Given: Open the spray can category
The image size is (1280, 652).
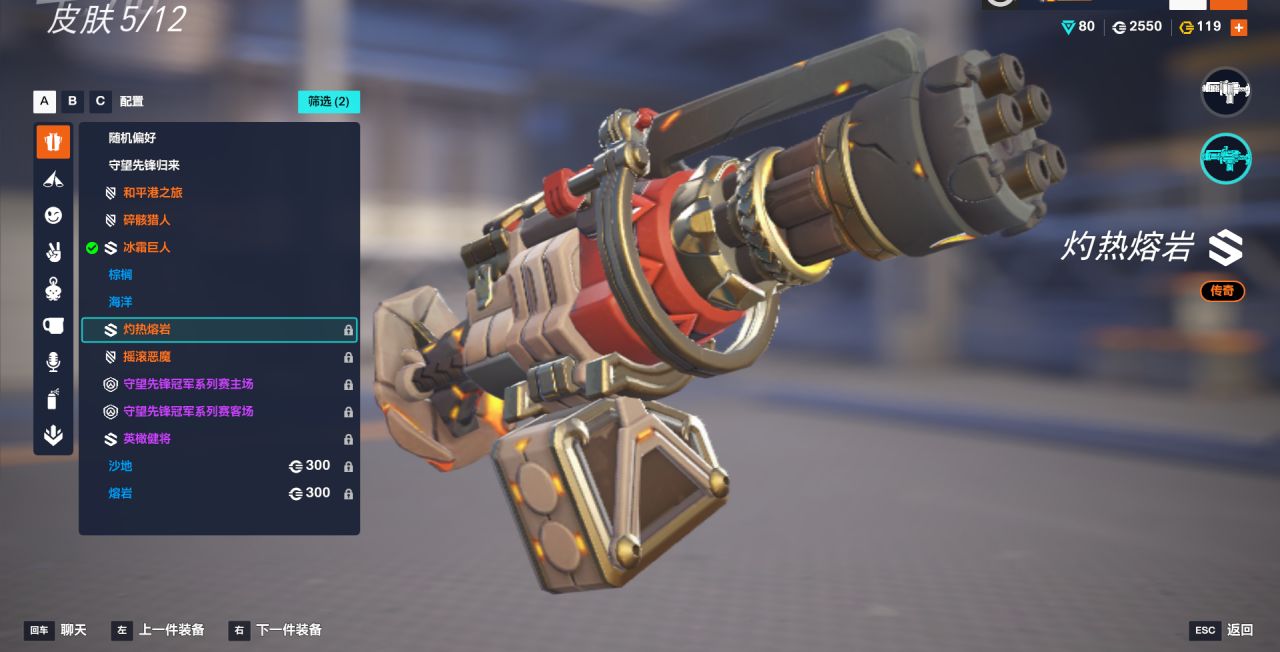Looking at the screenshot, I should pyautogui.click(x=53, y=399).
